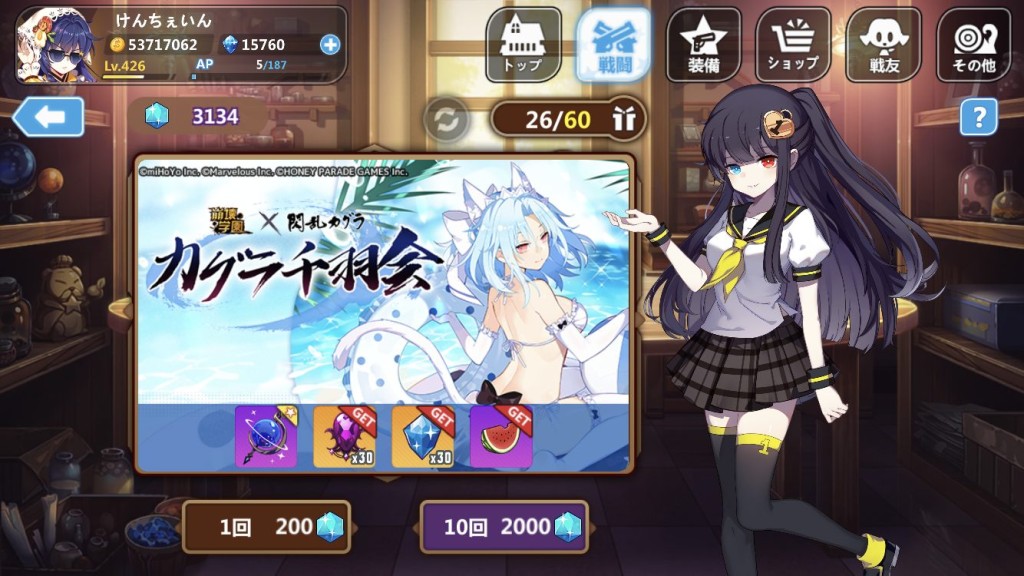This screenshot has width=1024, height=576.
Task: Open the player profile avatar
Action: tap(57, 45)
